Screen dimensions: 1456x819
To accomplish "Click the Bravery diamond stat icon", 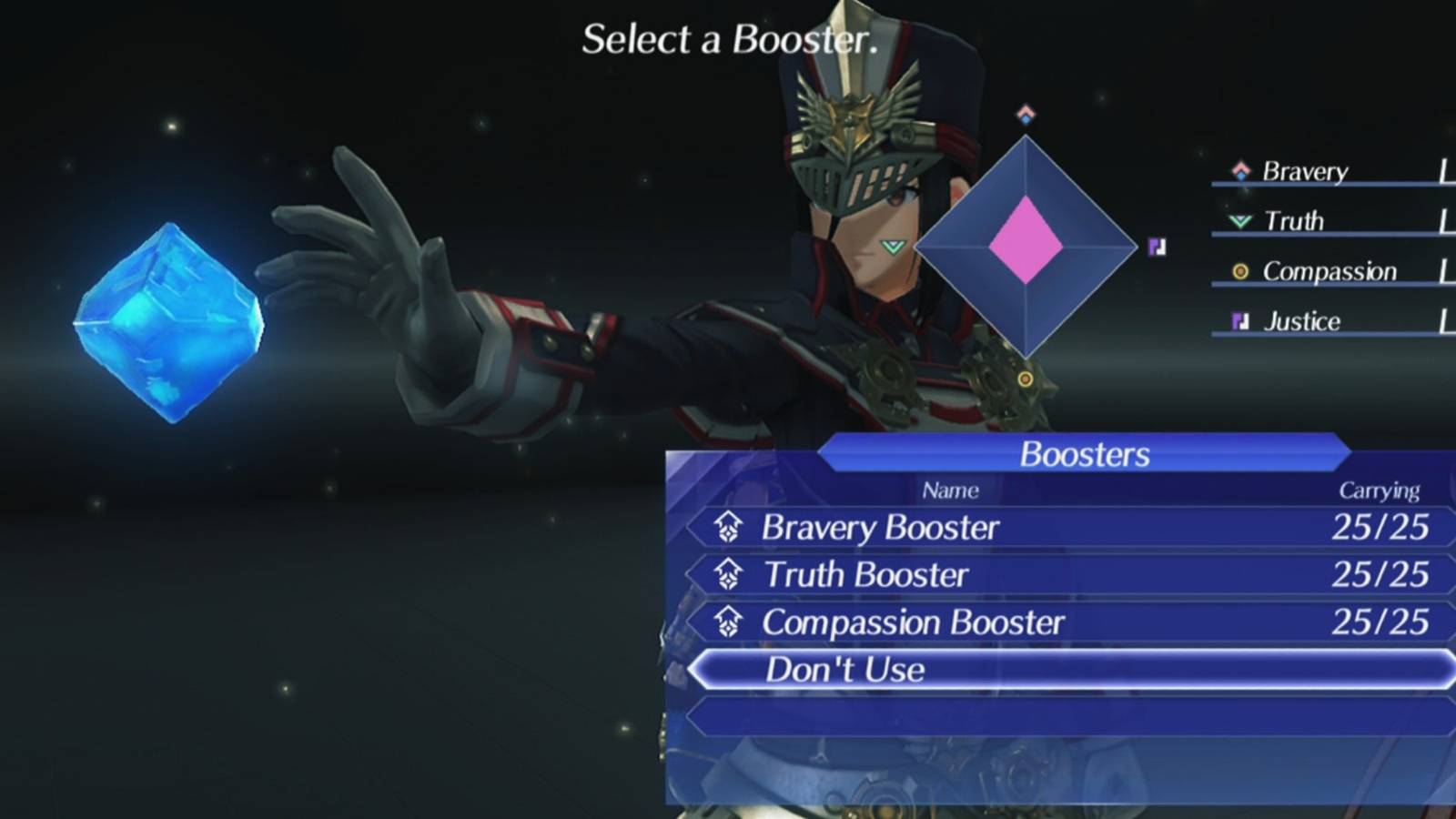I will (1239, 171).
